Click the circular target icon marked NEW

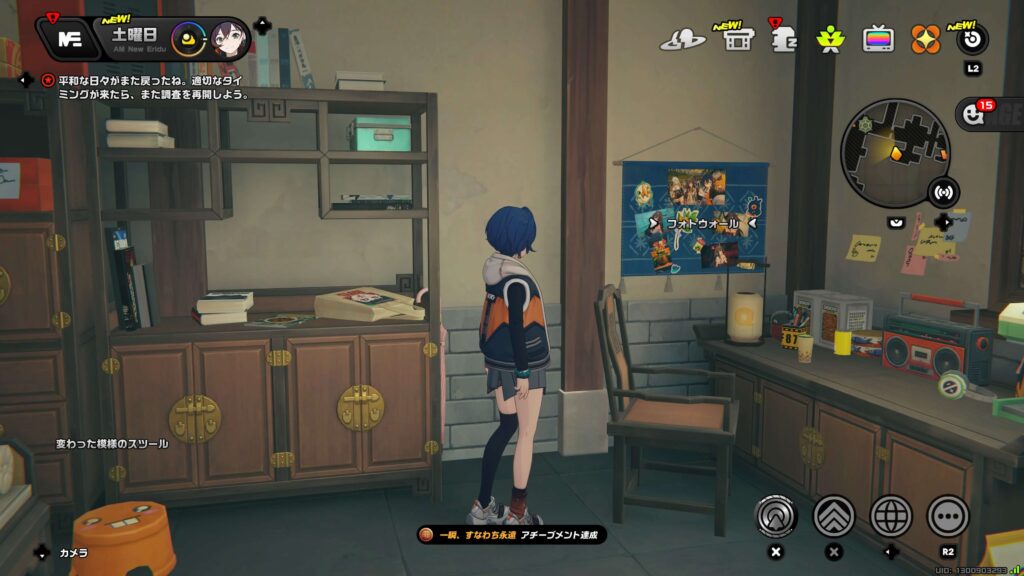click(x=972, y=40)
